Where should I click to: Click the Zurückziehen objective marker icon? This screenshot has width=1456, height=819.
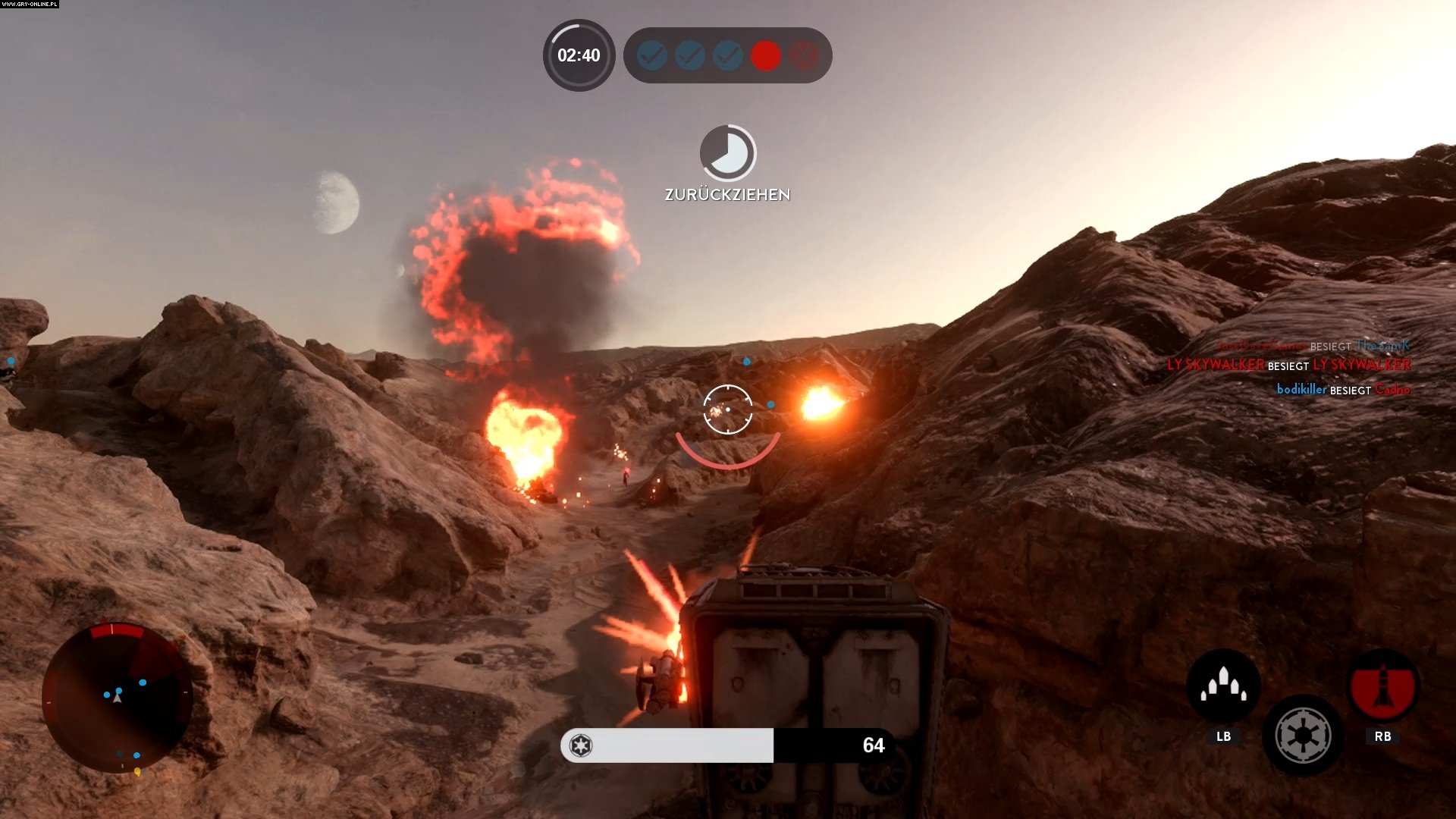(x=727, y=153)
